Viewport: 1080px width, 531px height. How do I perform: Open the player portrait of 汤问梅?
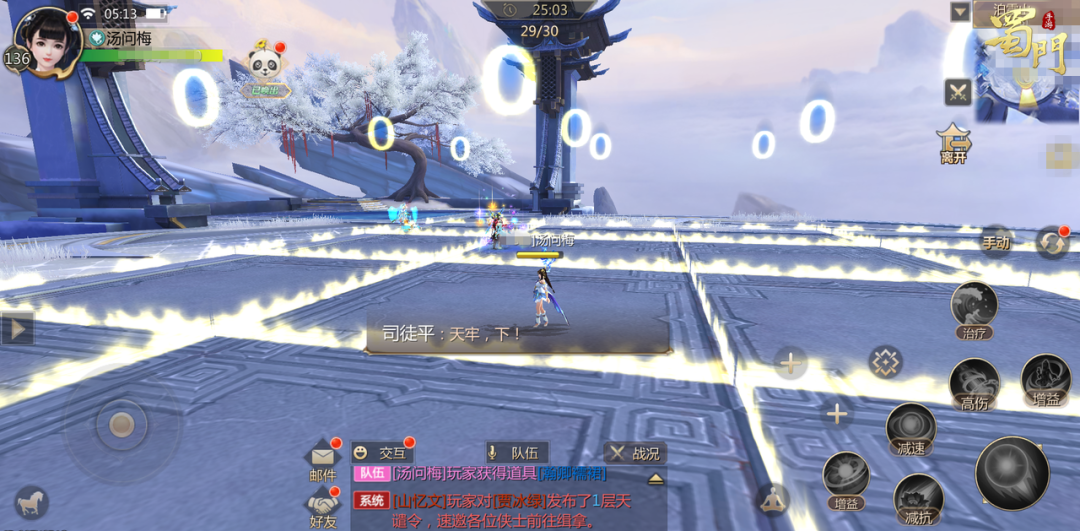click(46, 40)
